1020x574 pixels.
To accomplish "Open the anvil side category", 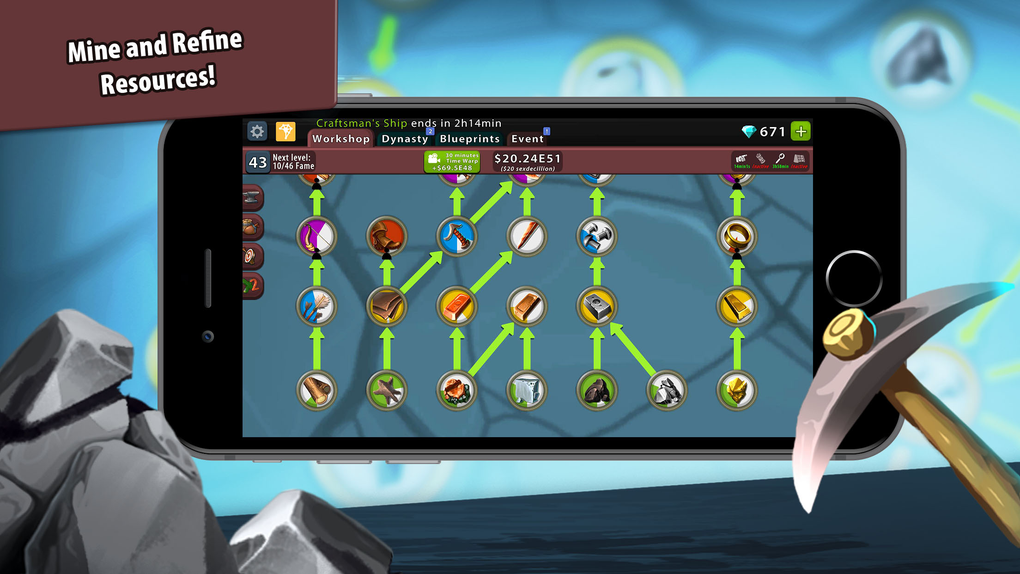I will tap(252, 197).
